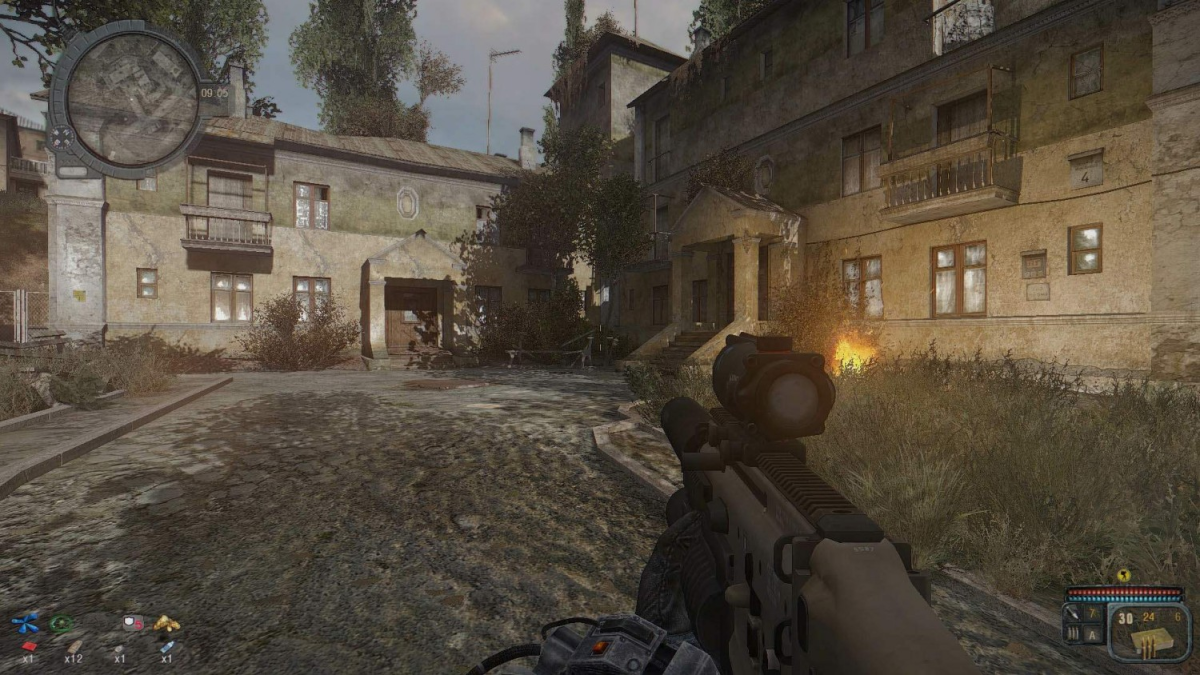The width and height of the screenshot is (1200, 675).
Task: Click the blue propeller booster icon
Action: coord(24,624)
